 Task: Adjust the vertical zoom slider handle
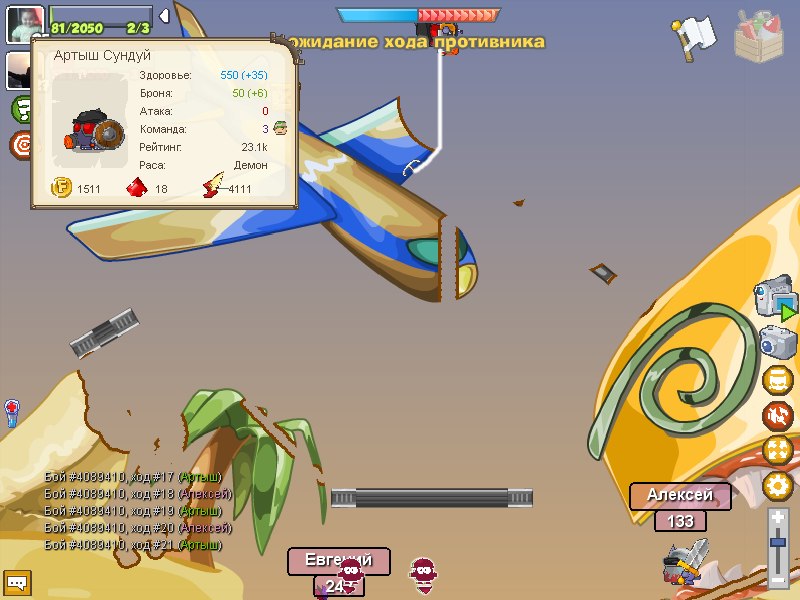pyautogui.click(x=778, y=542)
